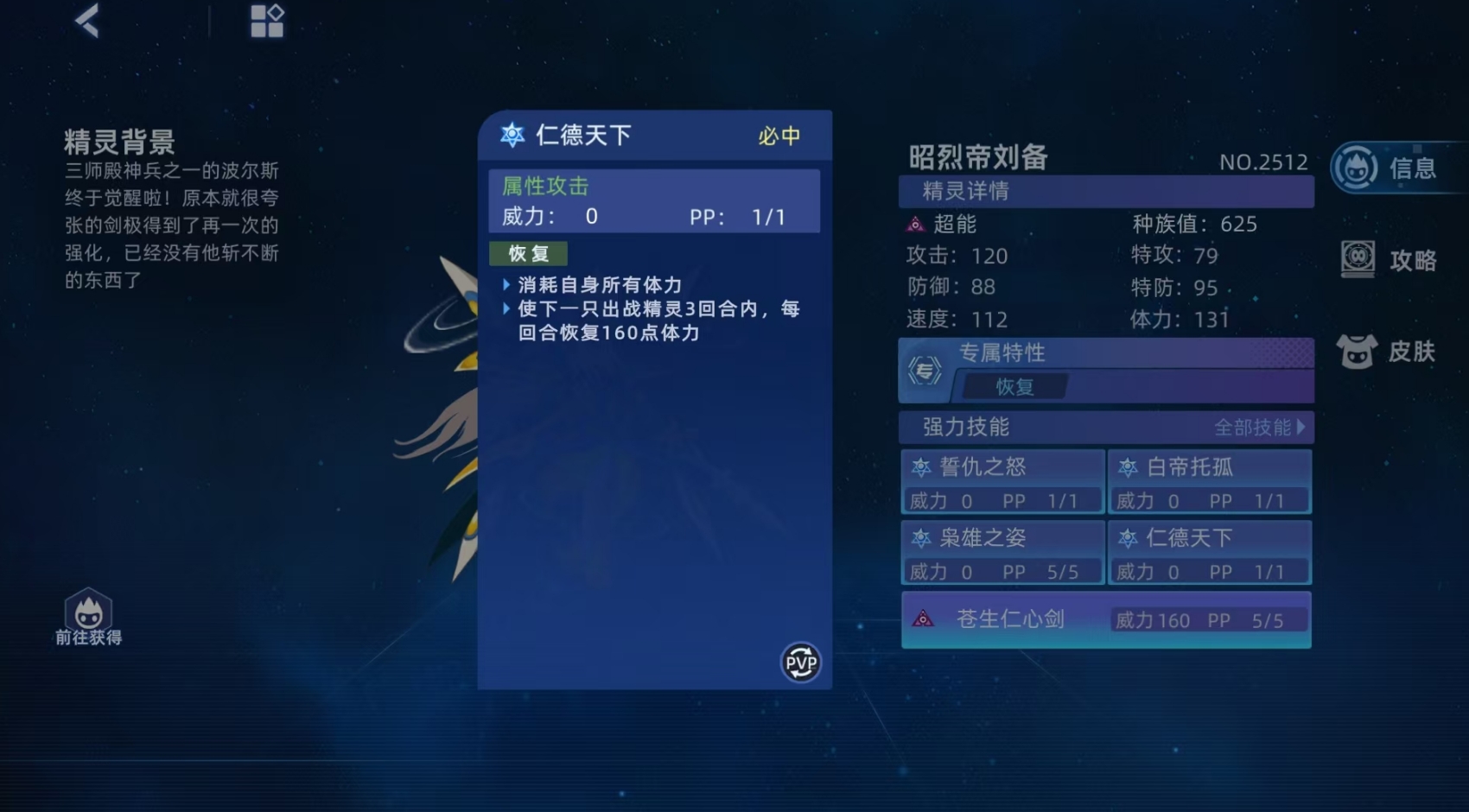This screenshot has height=812, width=1469.
Task: Open the grid overview icon at top
Action: pos(266,22)
